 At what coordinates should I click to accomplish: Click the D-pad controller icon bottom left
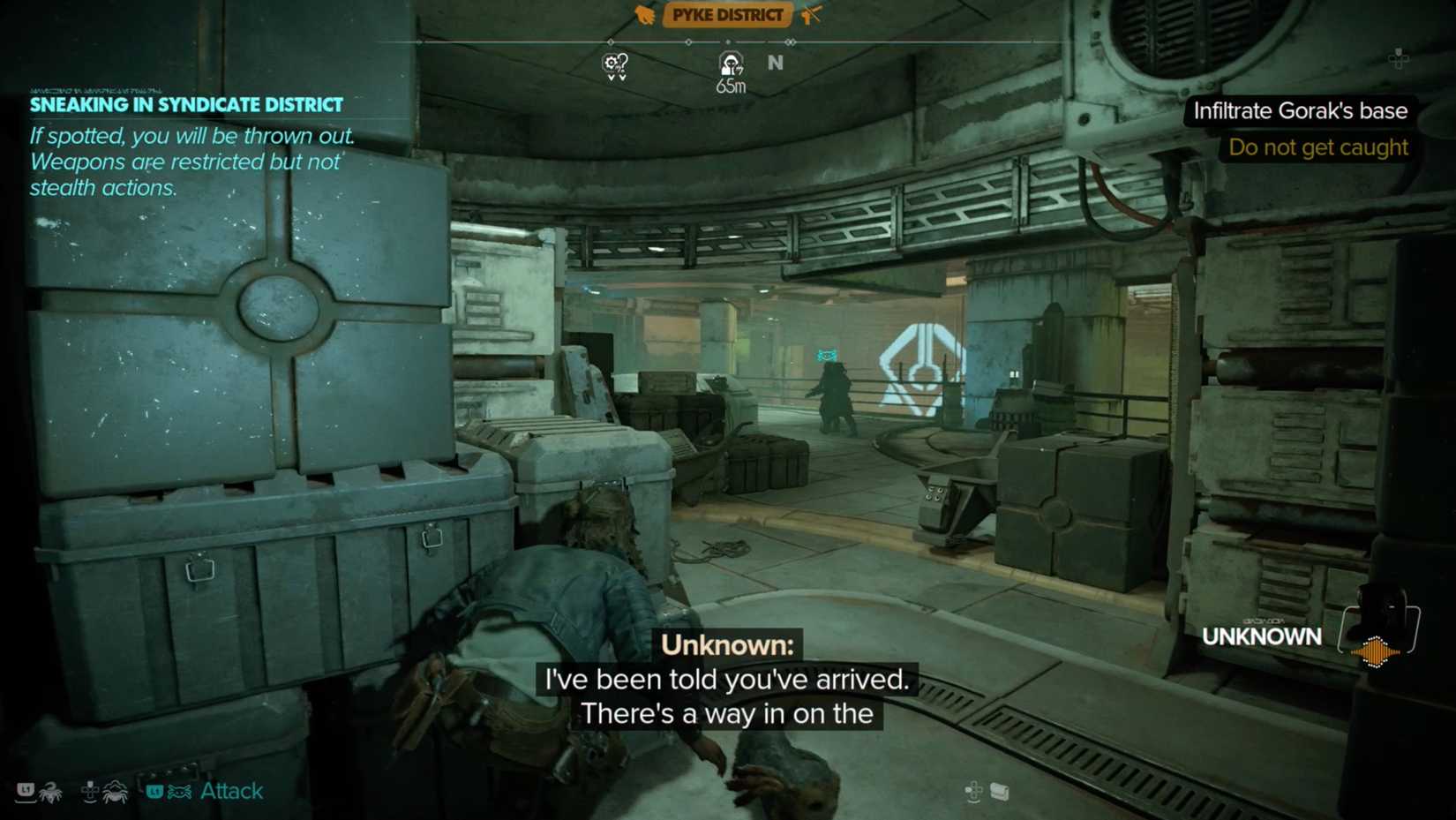(x=91, y=792)
